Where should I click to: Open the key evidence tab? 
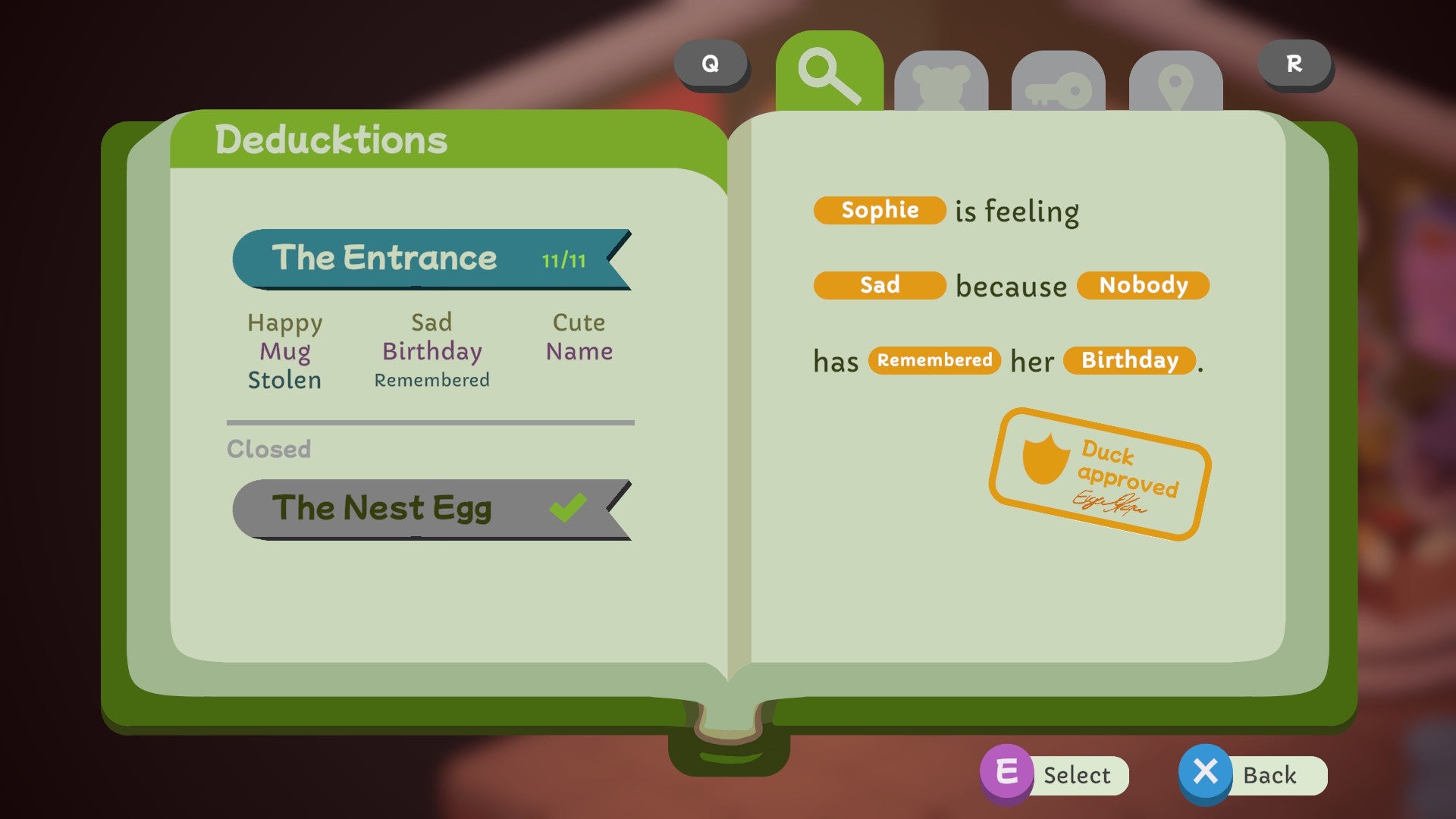1059,83
